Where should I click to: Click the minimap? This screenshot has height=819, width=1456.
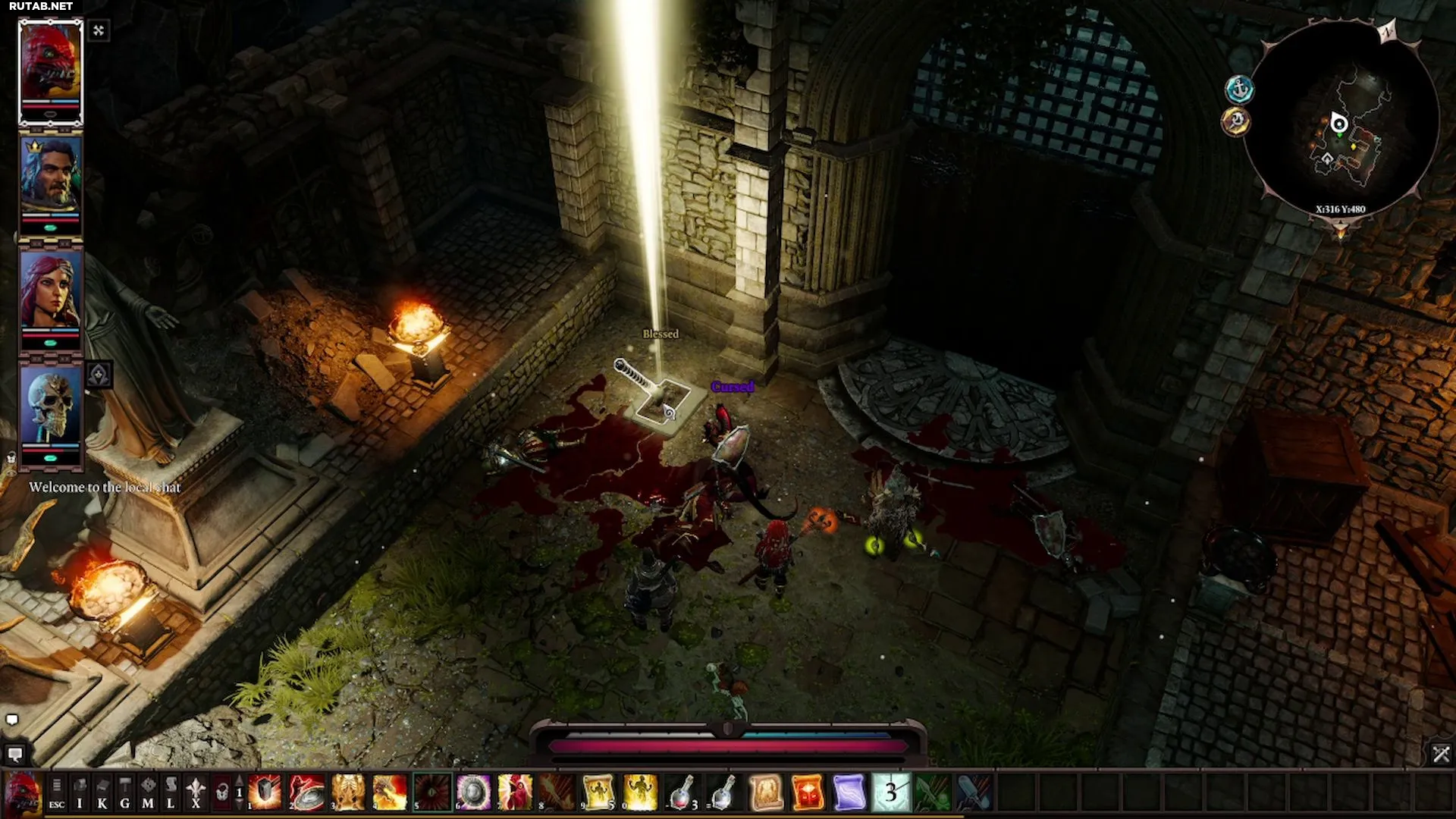pos(1342,121)
